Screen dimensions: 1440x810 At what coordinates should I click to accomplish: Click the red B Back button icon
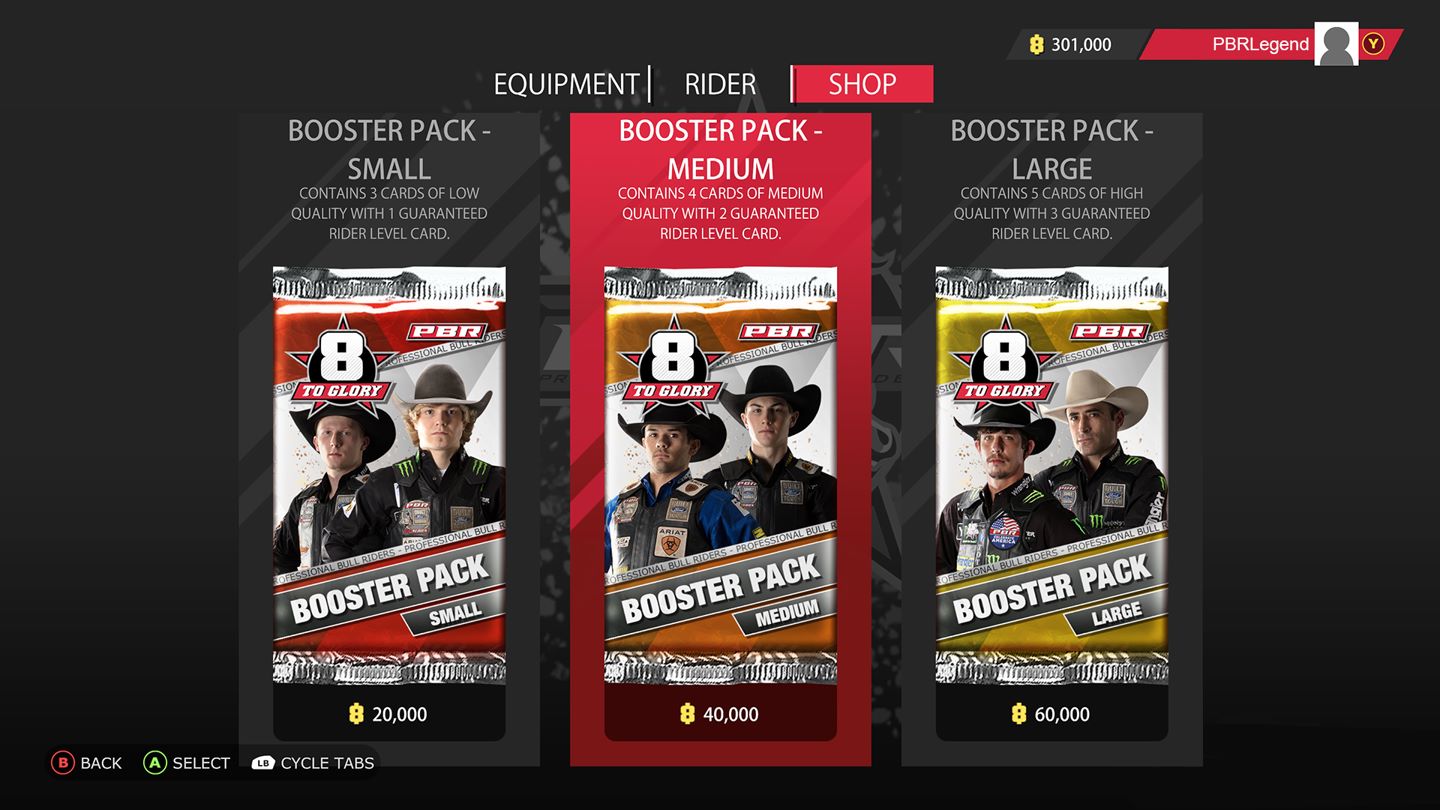coord(63,763)
